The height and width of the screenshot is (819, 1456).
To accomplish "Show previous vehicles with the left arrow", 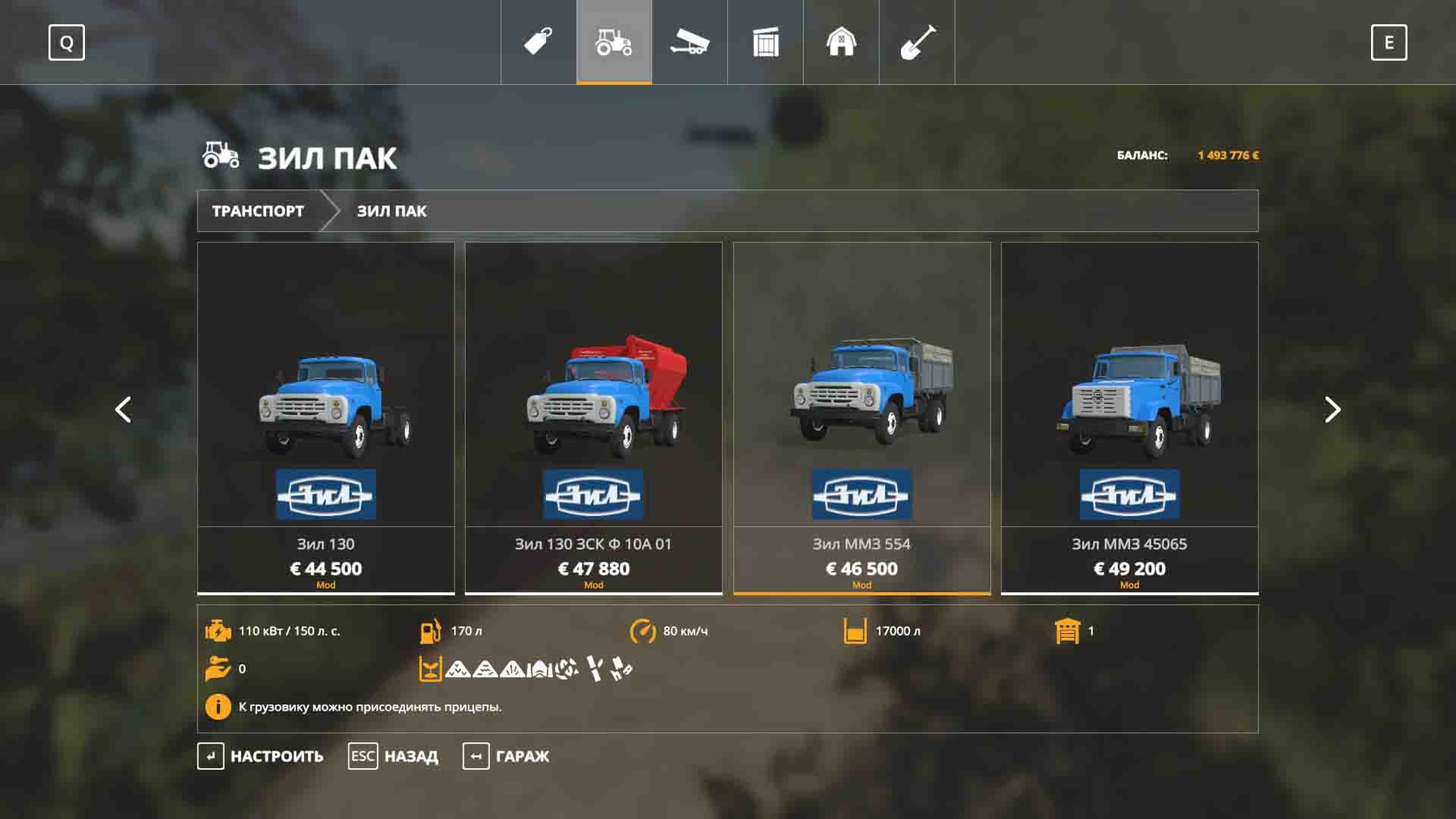I will click(x=123, y=410).
